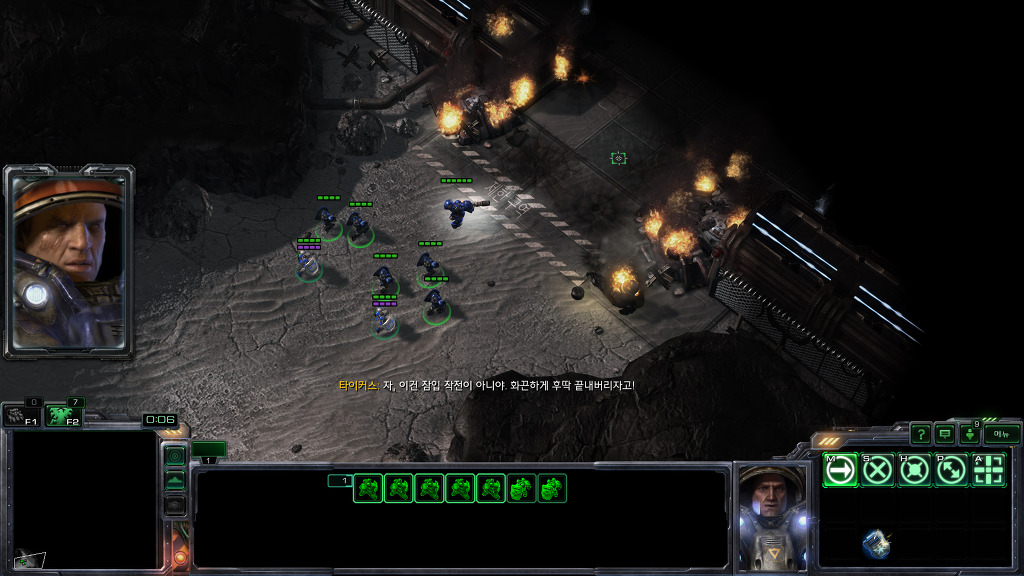This screenshot has width=1024, height=576.
Task: Open the help question mark panel
Action: (920, 434)
